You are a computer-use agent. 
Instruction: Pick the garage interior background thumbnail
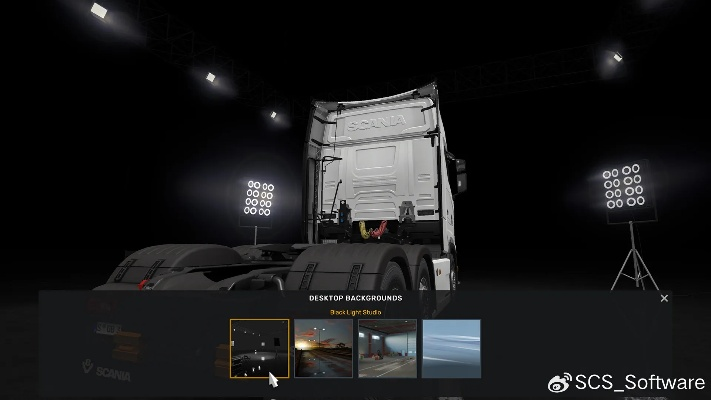[x=387, y=348]
